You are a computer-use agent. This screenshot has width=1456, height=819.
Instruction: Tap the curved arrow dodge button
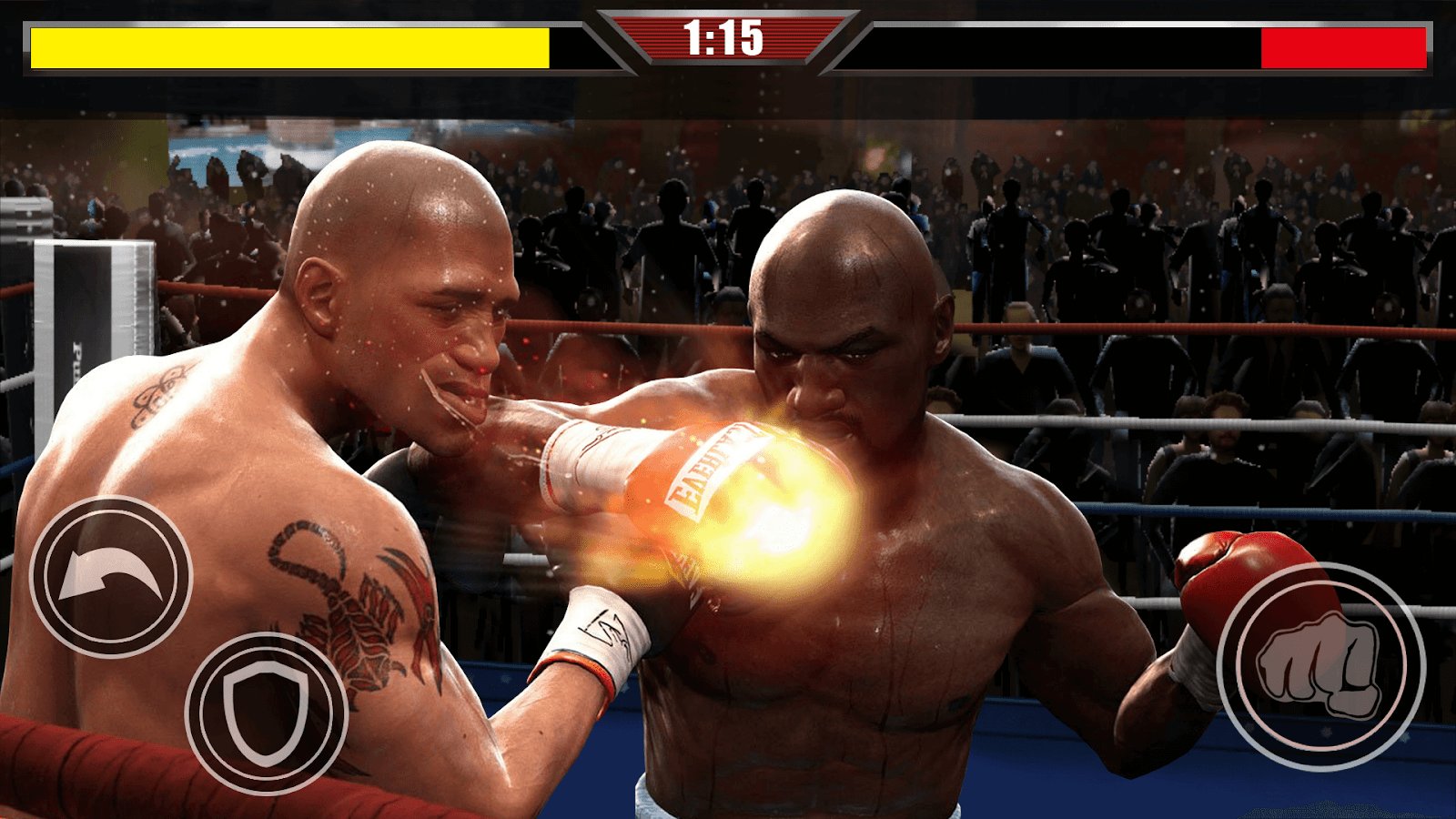(111, 577)
